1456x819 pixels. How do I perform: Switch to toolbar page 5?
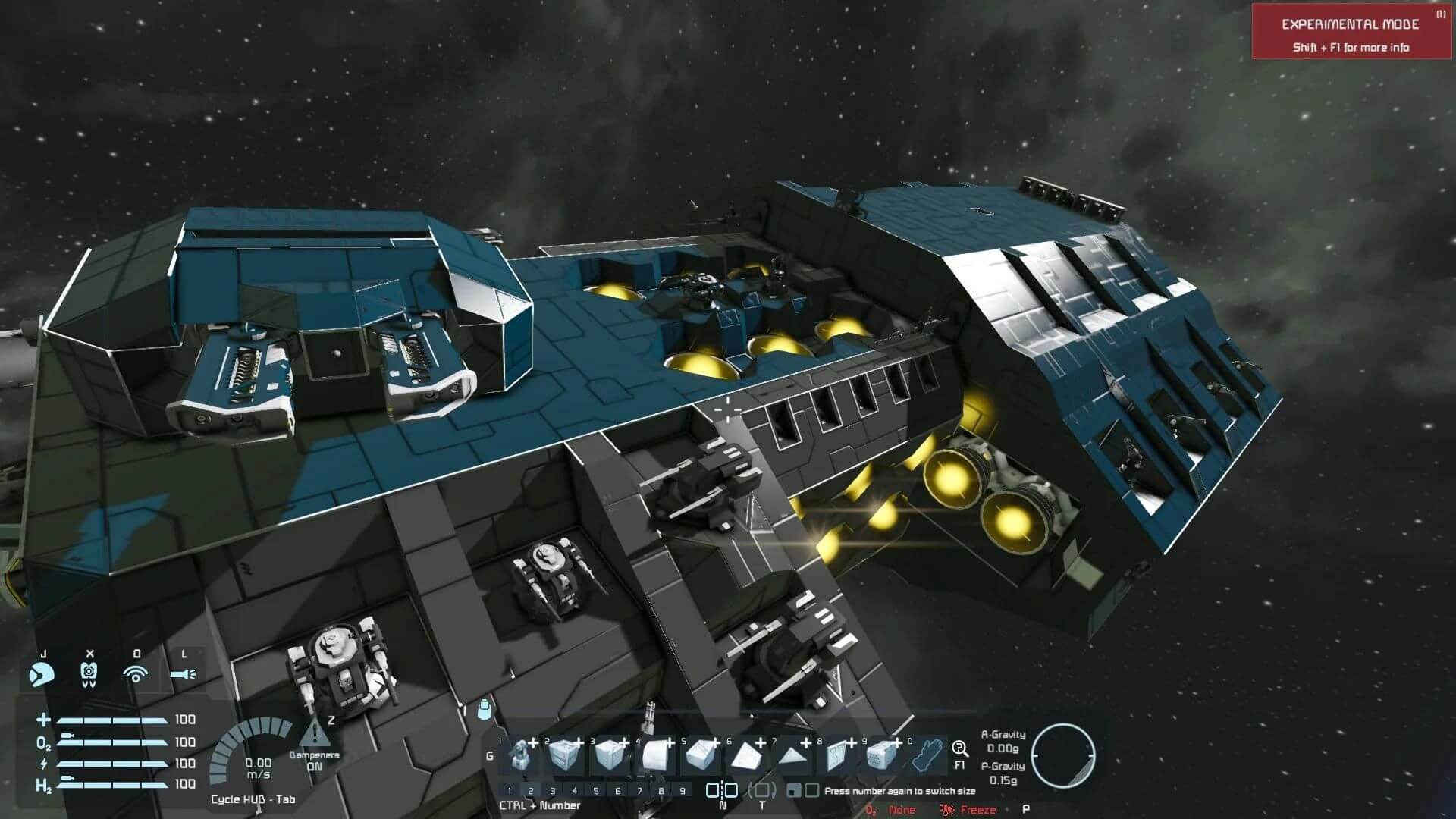tap(596, 791)
